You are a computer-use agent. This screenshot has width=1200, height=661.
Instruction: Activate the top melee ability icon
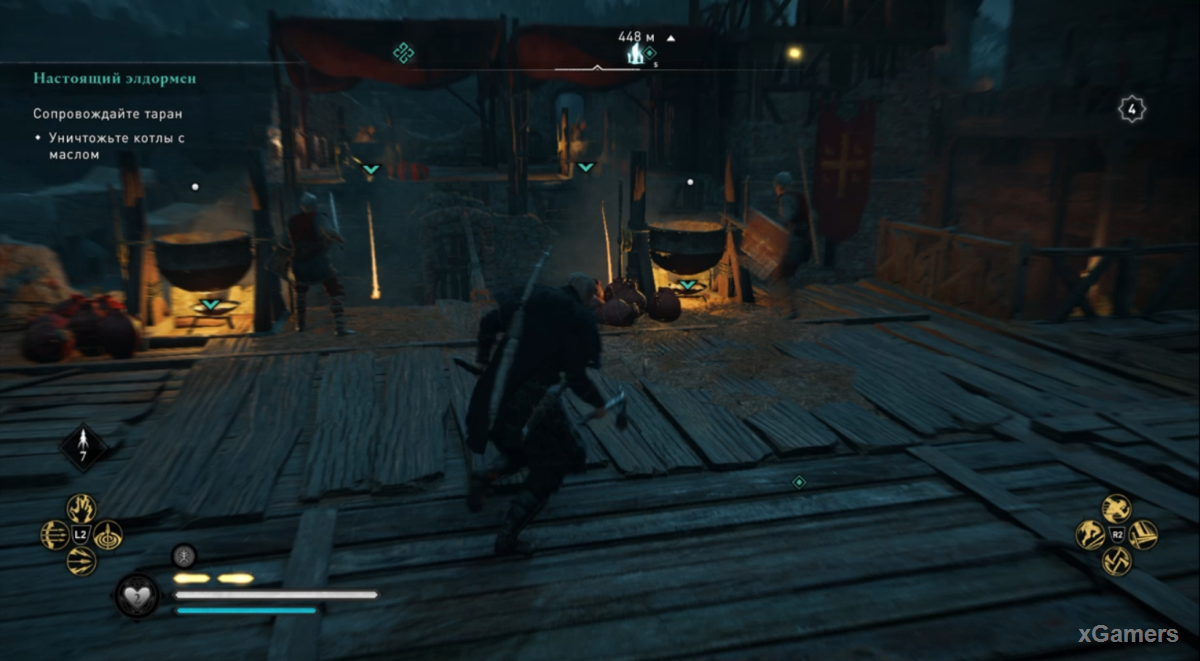pyautogui.click(x=1117, y=509)
